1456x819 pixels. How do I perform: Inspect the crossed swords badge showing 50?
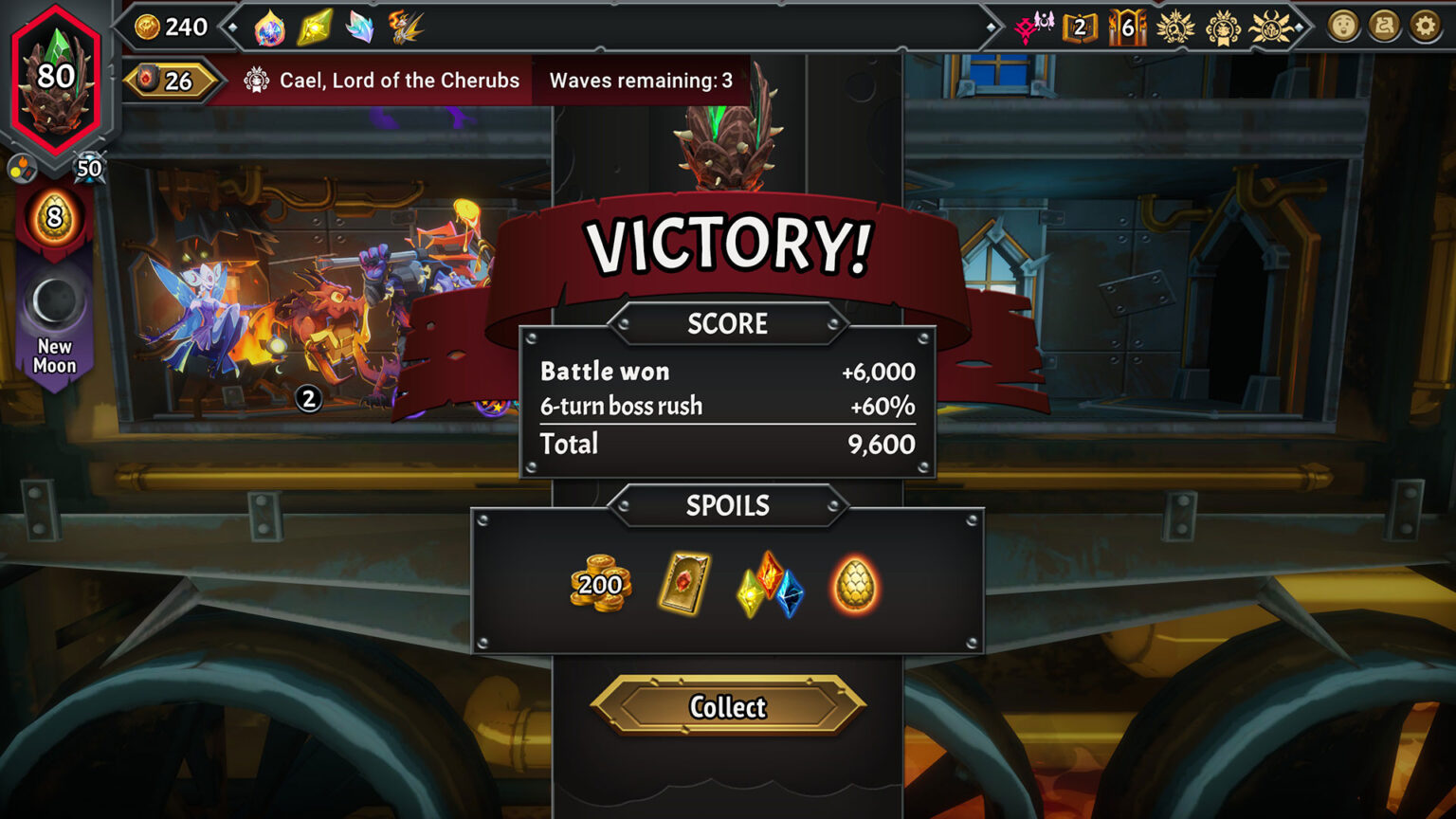point(88,169)
